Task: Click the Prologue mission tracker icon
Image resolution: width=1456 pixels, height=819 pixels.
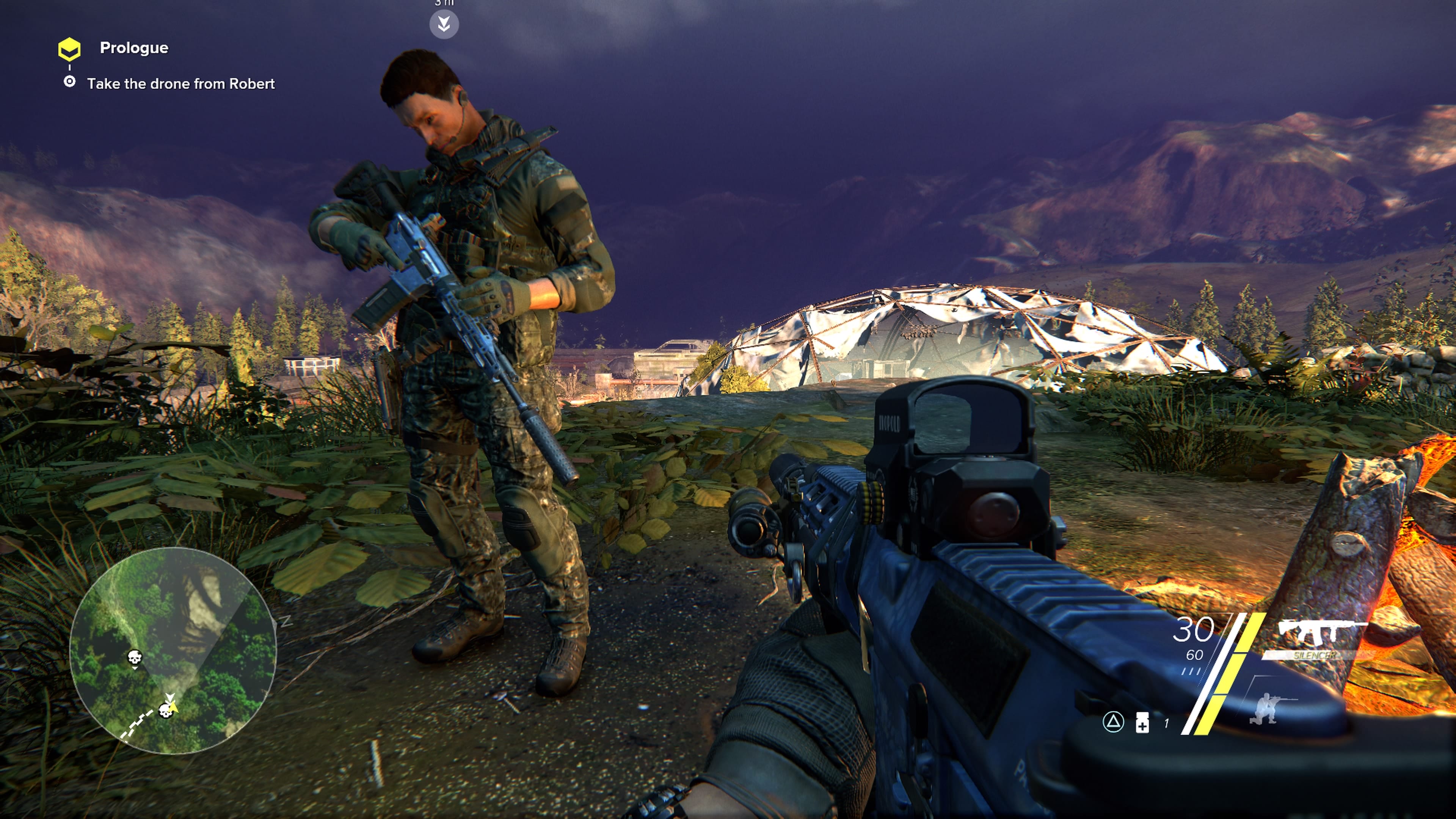Action: point(69,49)
